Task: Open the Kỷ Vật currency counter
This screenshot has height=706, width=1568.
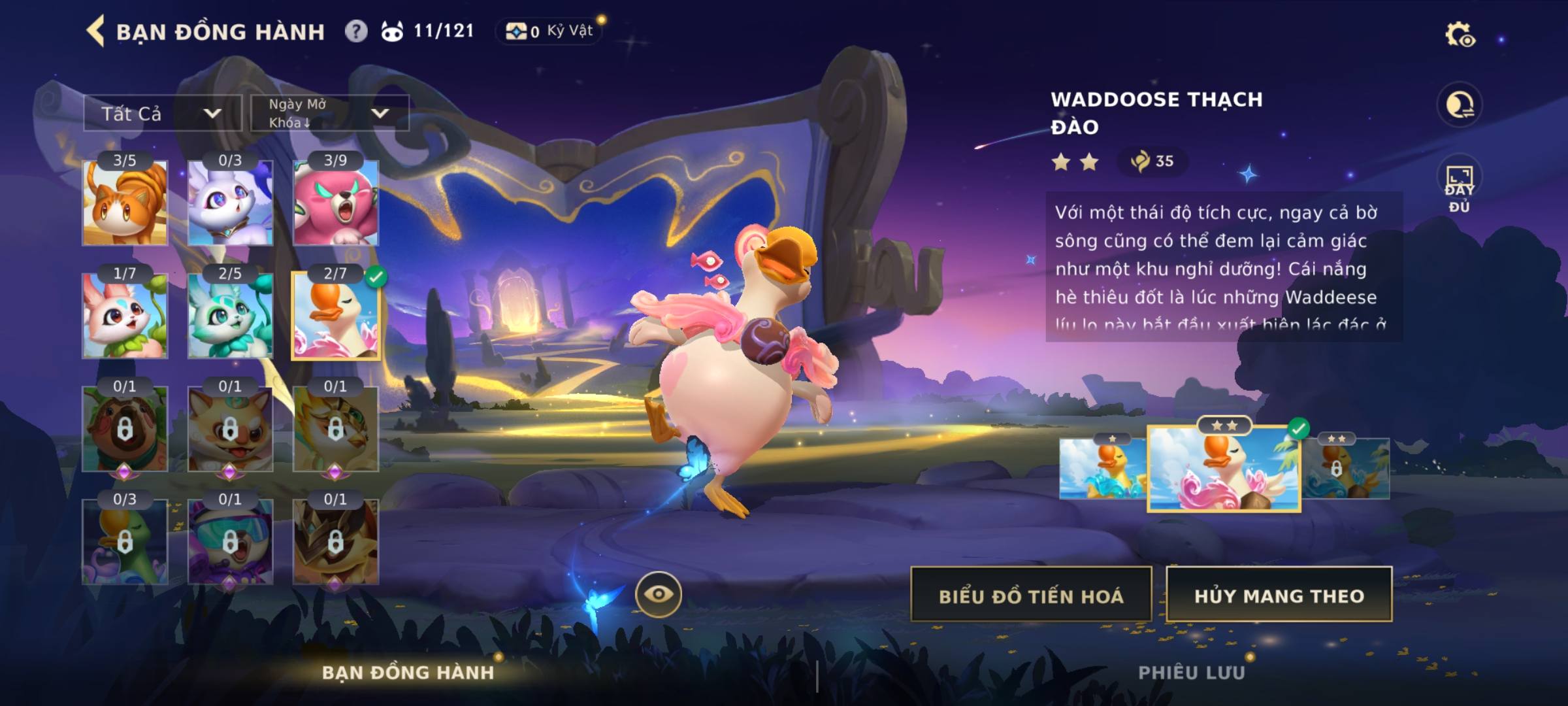Action: (x=549, y=31)
